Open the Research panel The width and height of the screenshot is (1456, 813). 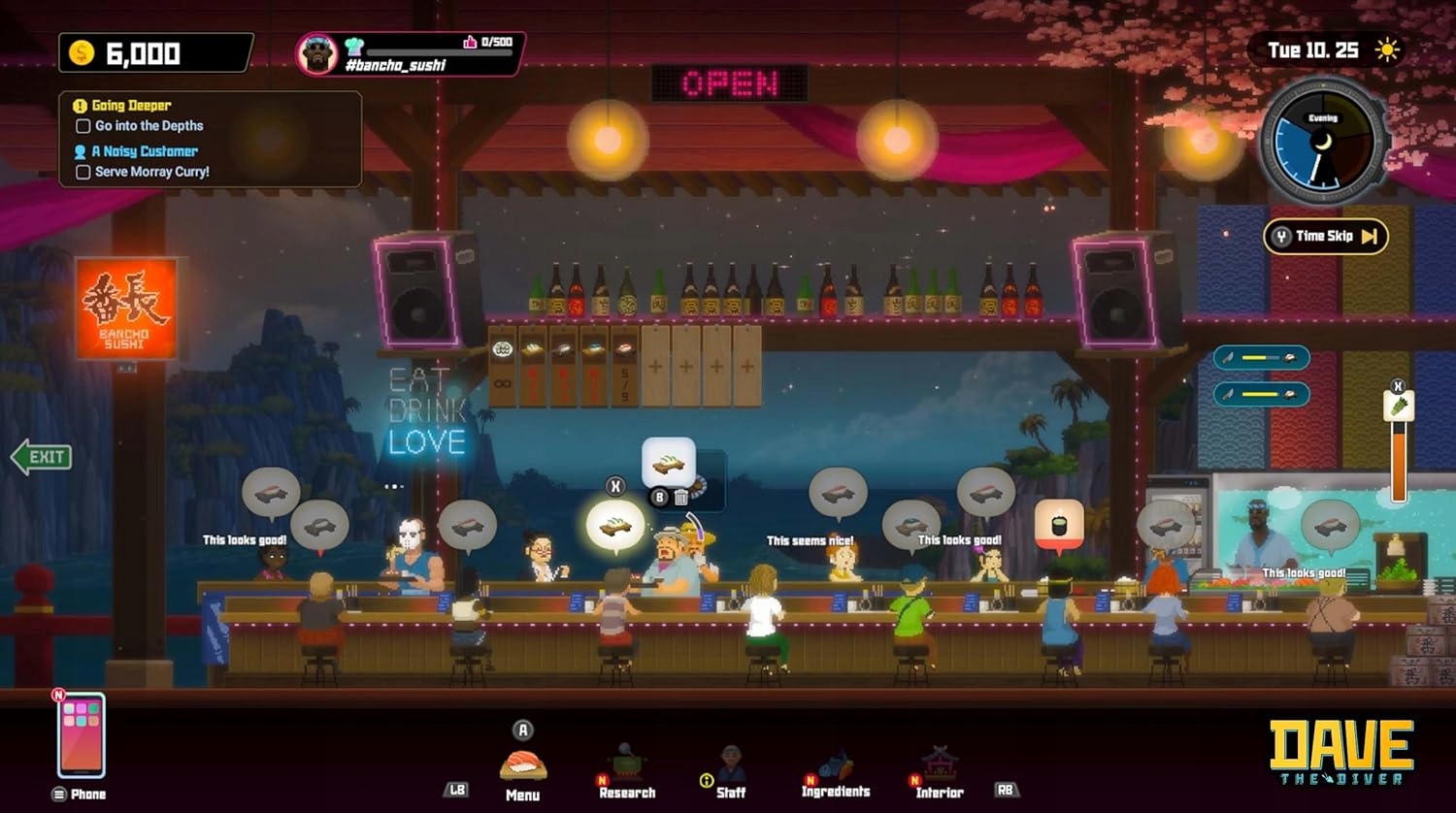[626, 762]
